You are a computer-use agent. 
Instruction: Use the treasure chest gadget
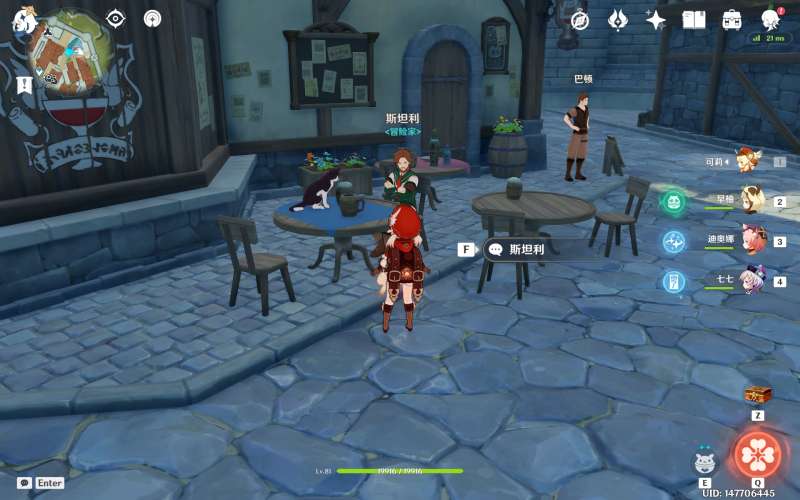pyautogui.click(x=758, y=395)
